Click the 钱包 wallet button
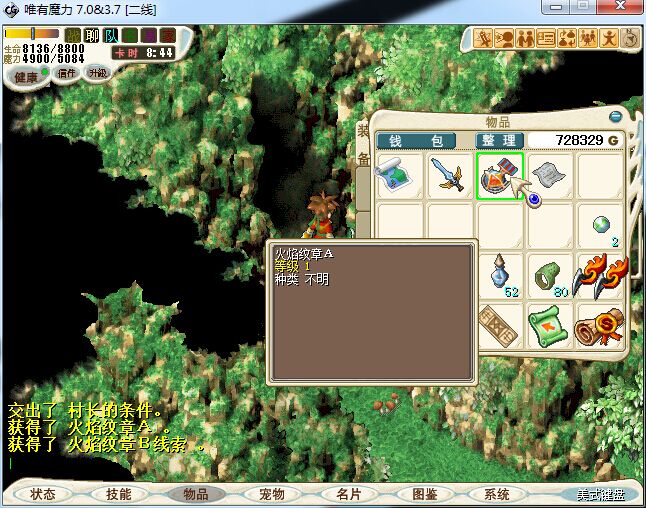The height and width of the screenshot is (508, 646). 415,141
